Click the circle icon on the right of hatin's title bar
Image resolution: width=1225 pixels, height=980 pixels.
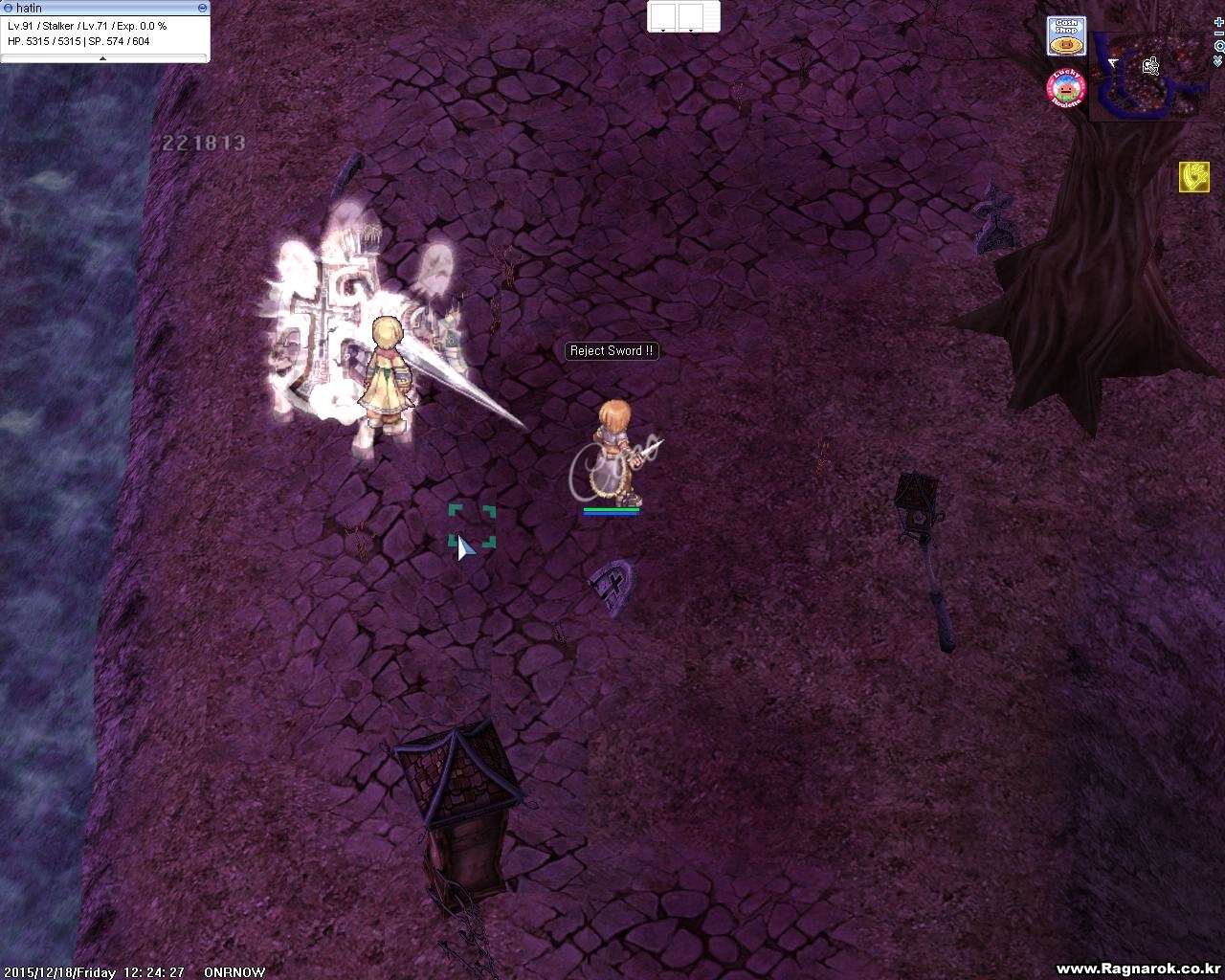click(x=201, y=8)
